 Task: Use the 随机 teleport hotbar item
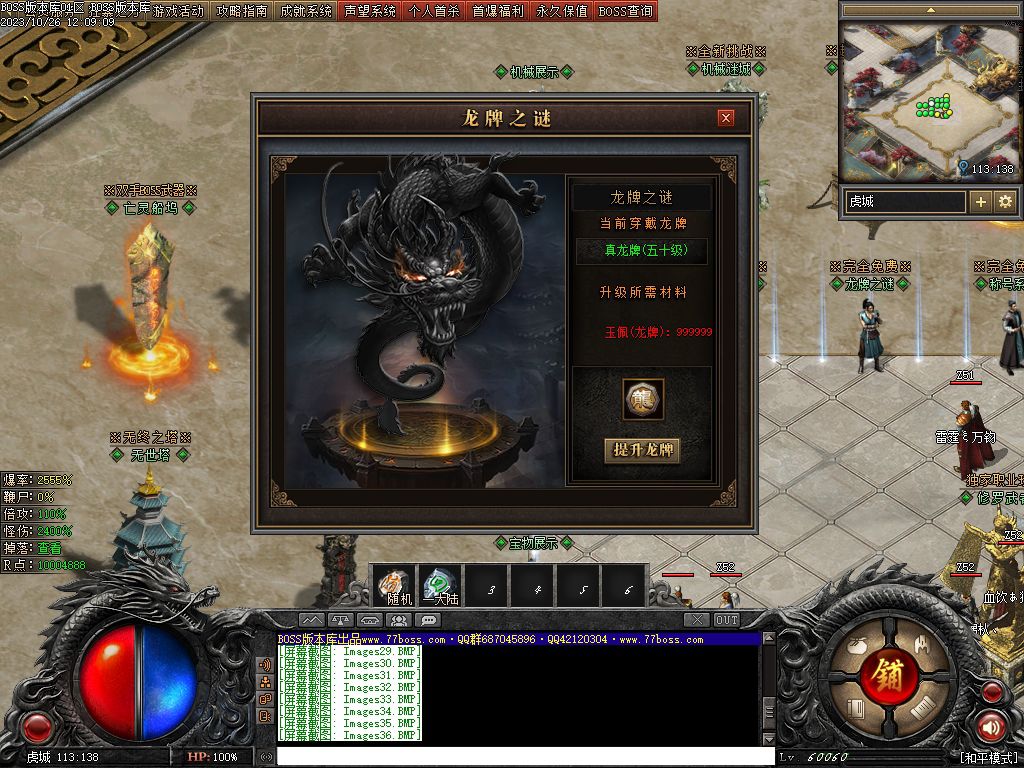(399, 585)
